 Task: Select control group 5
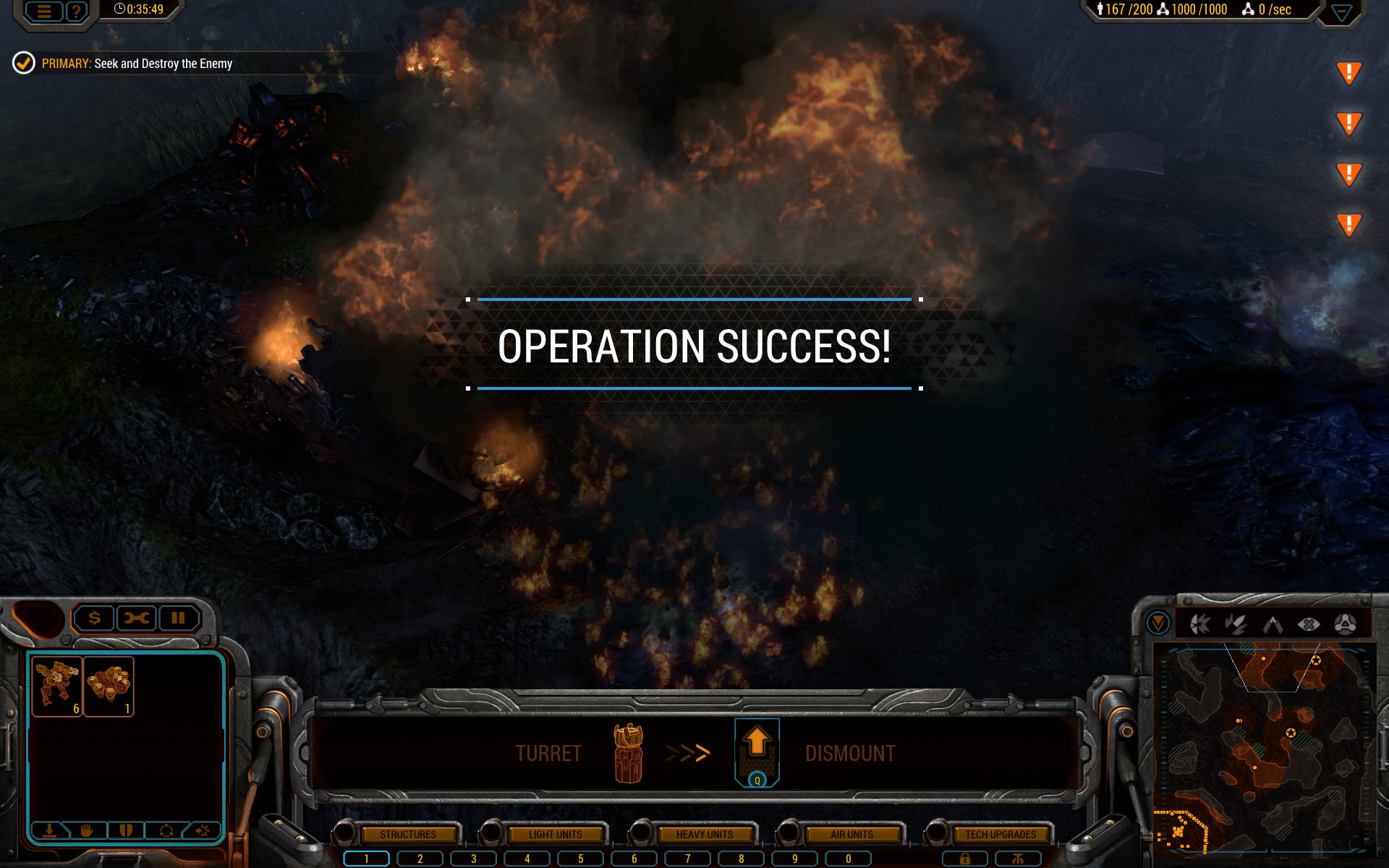(x=580, y=859)
